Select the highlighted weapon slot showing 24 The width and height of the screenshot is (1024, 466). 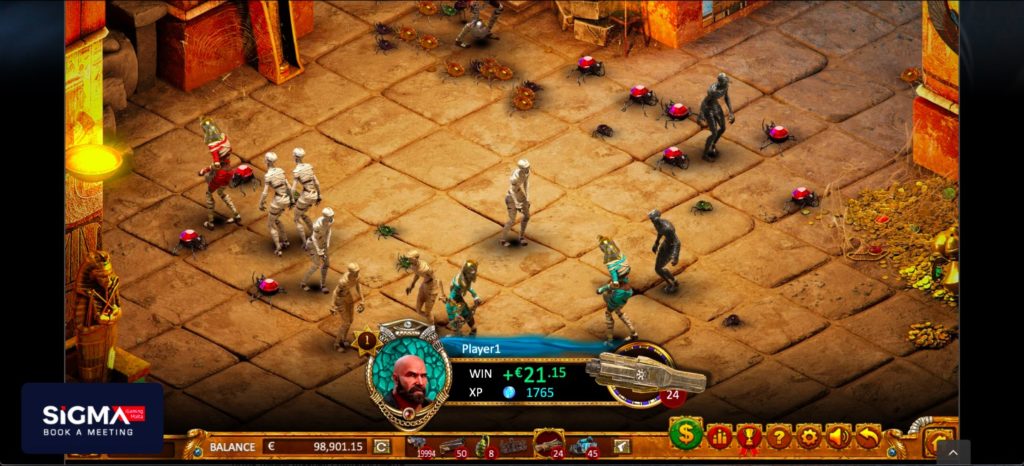[x=548, y=442]
